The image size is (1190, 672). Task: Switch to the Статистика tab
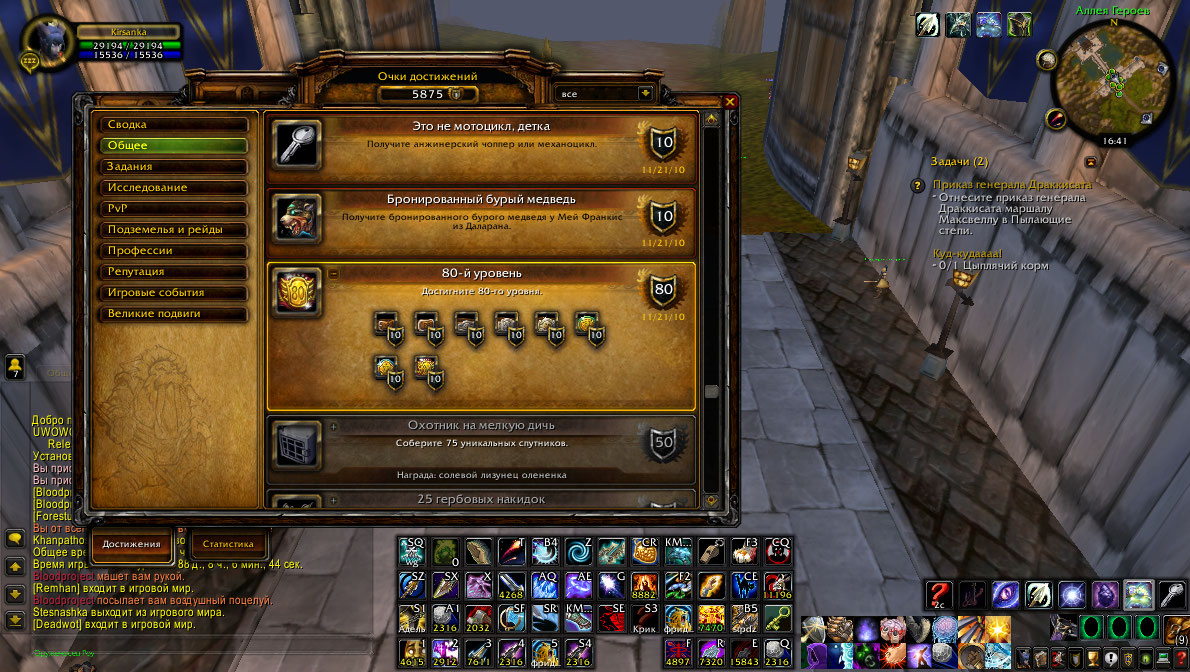(229, 544)
